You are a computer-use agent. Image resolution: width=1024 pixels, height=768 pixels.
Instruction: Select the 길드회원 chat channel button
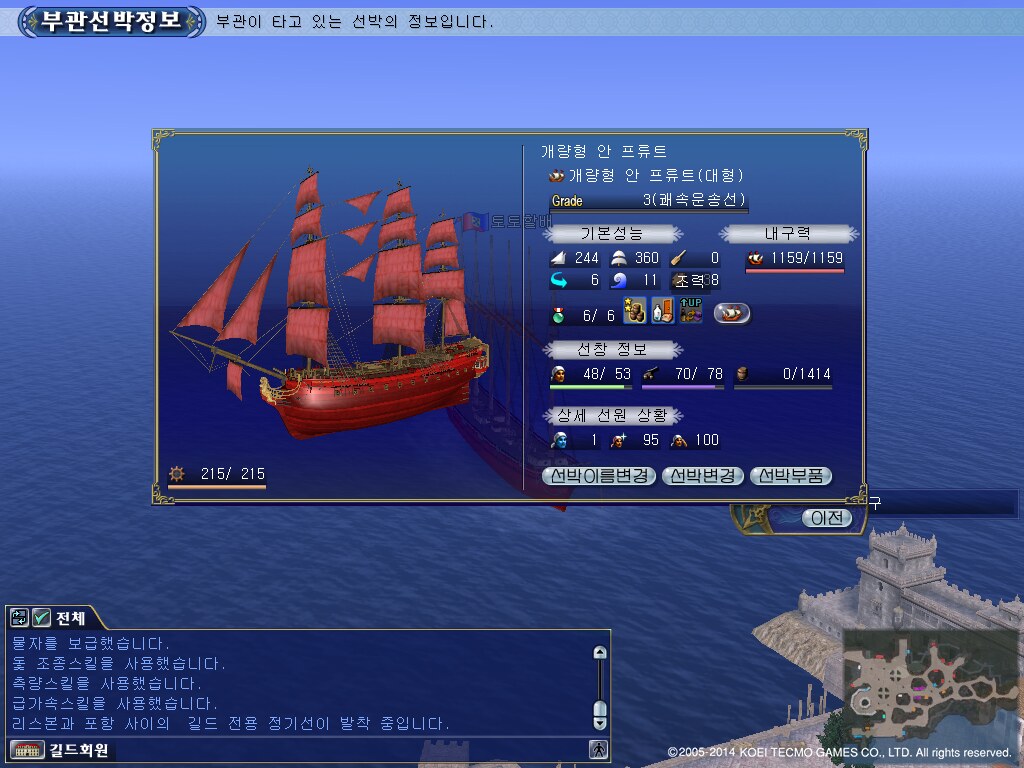60,749
